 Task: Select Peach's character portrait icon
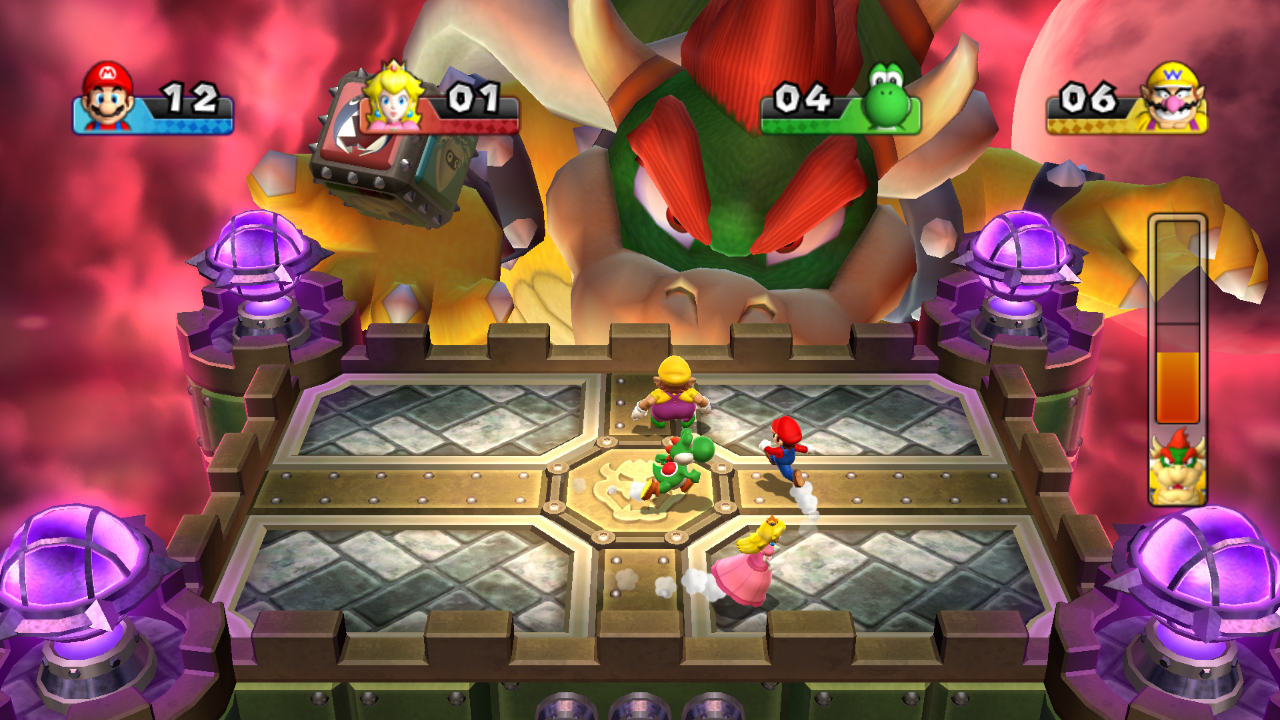click(392, 99)
